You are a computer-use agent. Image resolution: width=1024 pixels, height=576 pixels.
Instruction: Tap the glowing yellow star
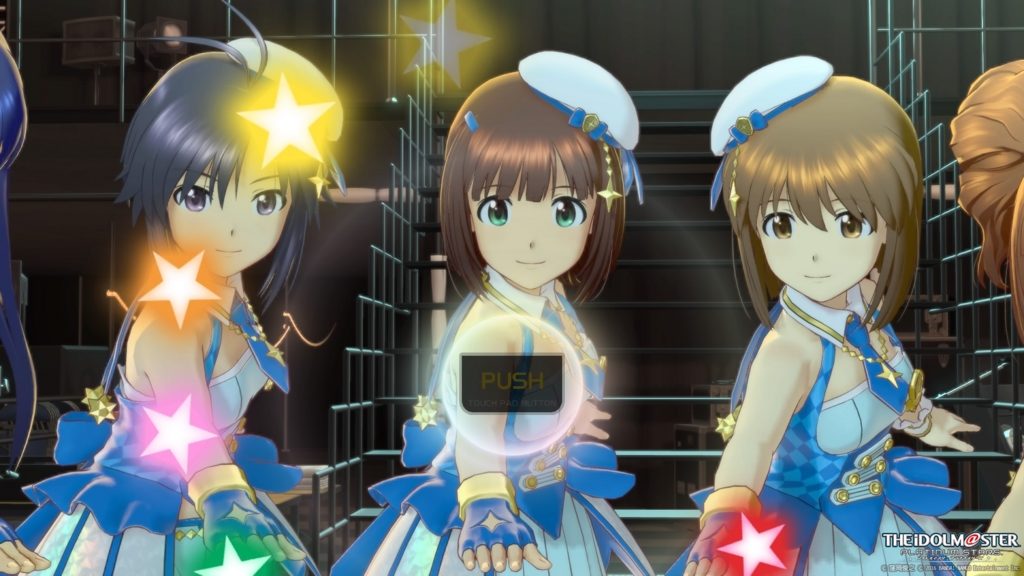click(x=286, y=120)
